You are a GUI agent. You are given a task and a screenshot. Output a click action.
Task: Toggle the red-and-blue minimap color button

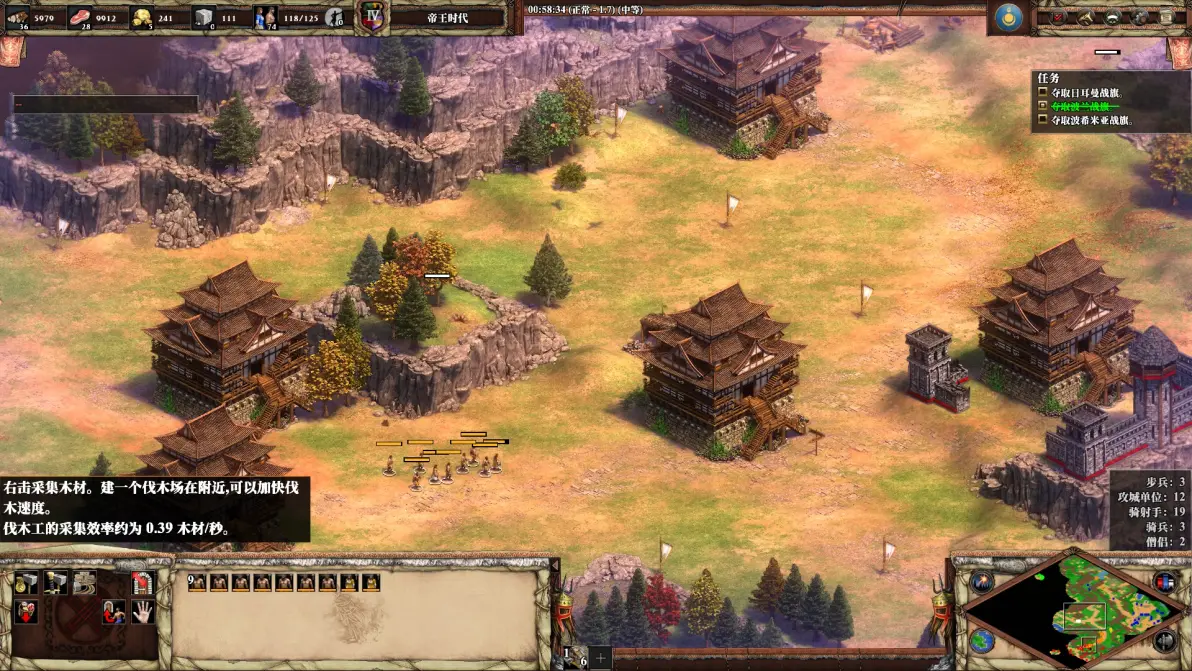[1164, 582]
